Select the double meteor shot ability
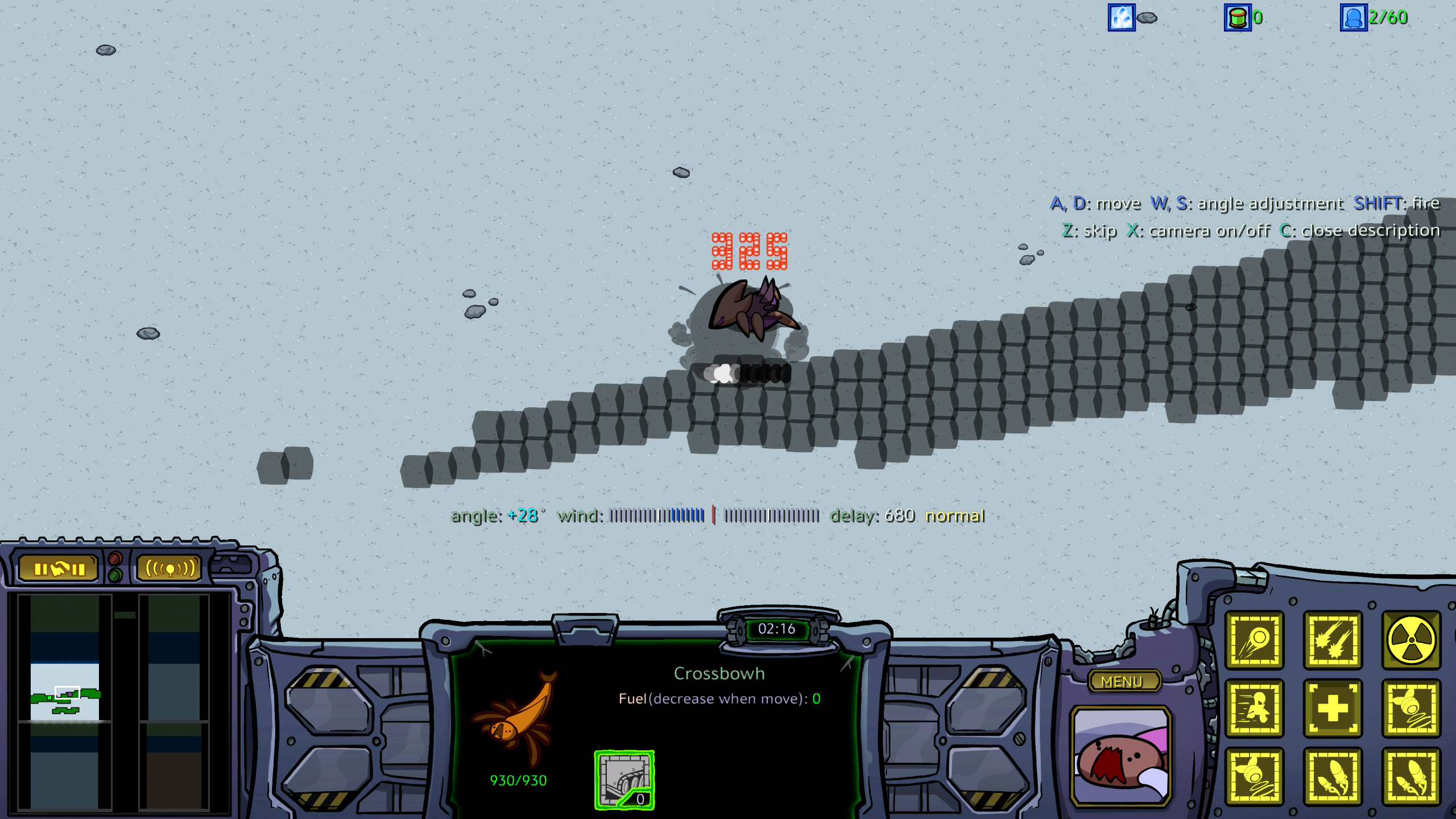 point(1333,640)
